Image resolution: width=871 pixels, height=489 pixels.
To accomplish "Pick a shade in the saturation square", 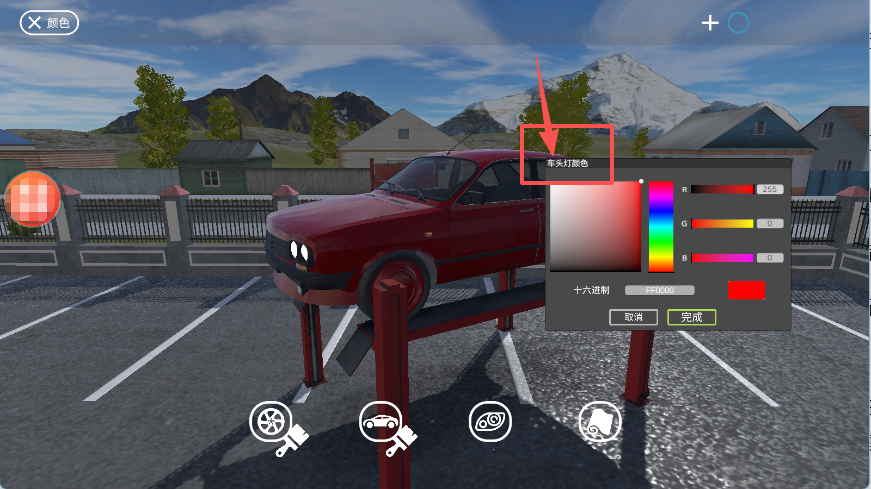I will (594, 227).
